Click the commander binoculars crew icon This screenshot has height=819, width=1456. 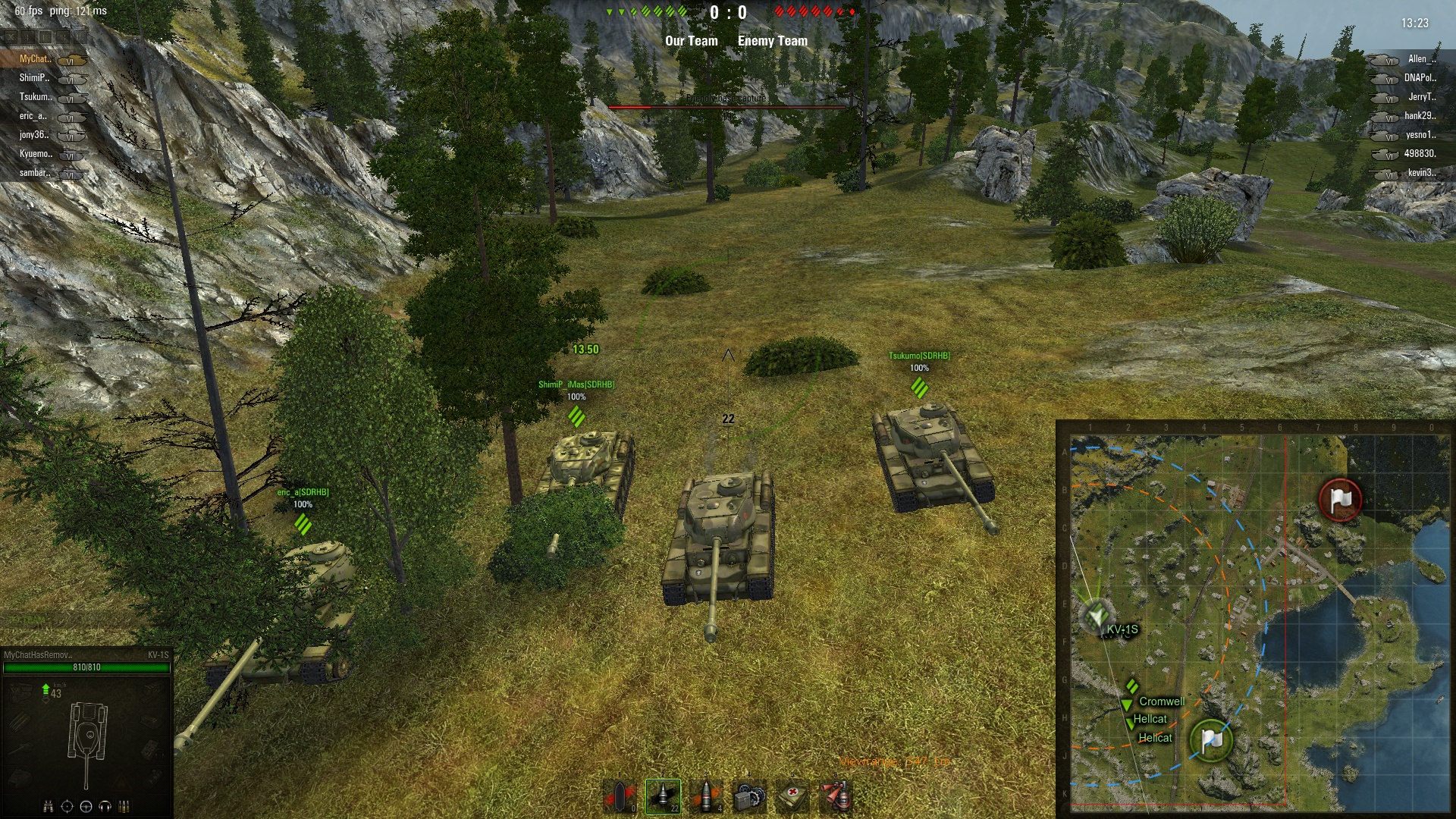tap(49, 806)
